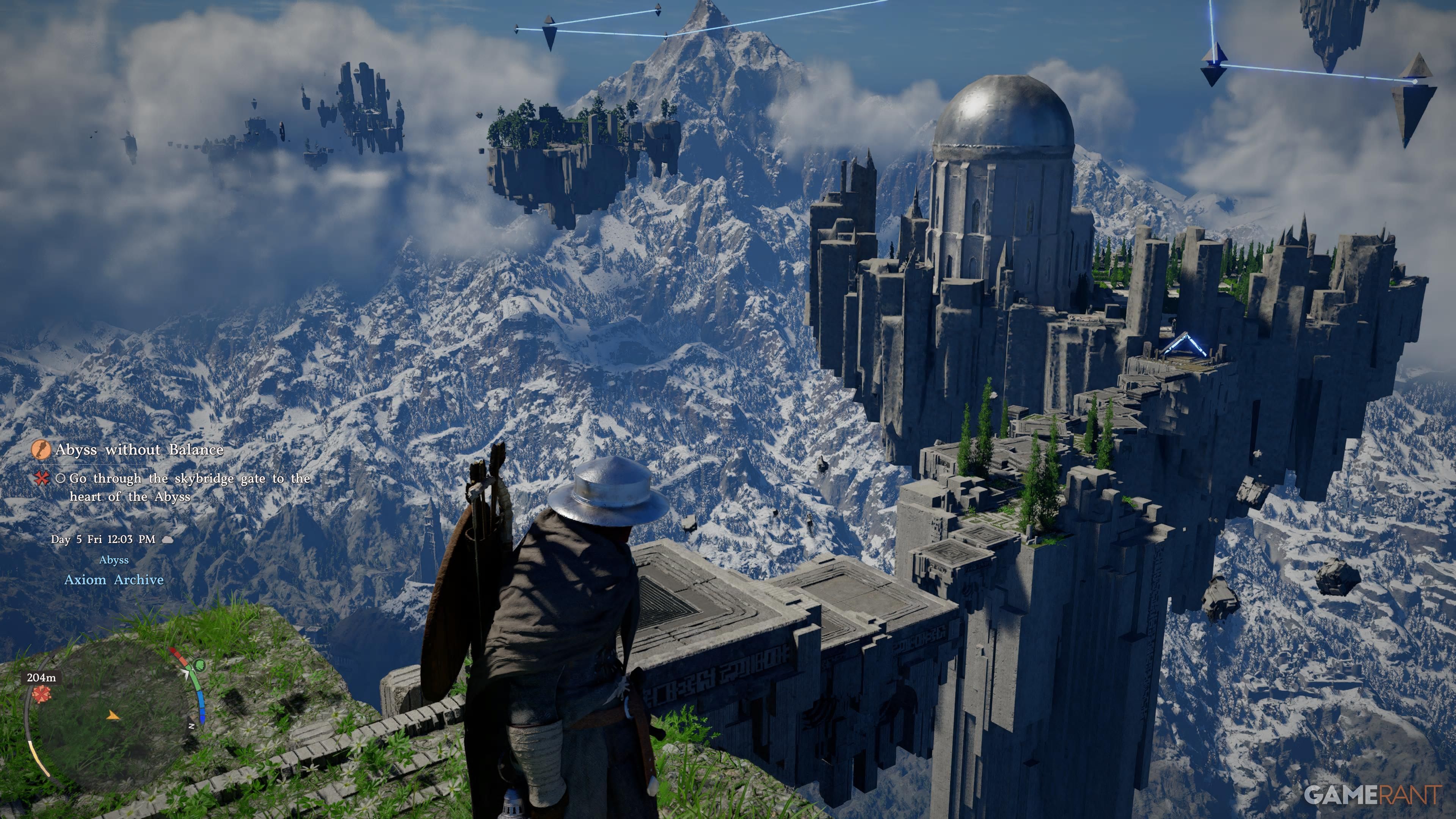Screen dimensions: 1456x819
Task: Click the green character portrait icon by the minimap
Action: click(x=199, y=665)
